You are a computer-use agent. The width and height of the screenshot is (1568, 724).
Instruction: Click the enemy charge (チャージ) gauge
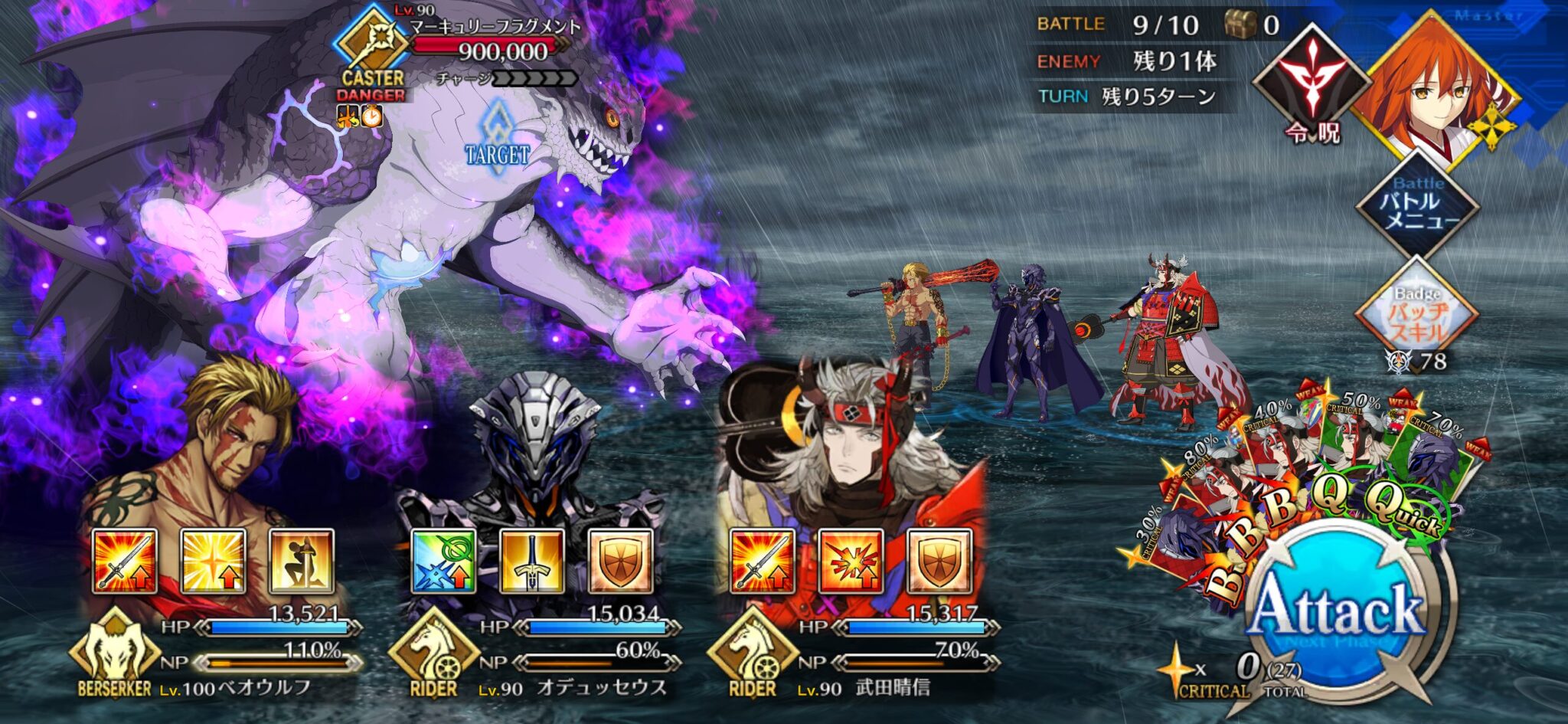point(536,77)
